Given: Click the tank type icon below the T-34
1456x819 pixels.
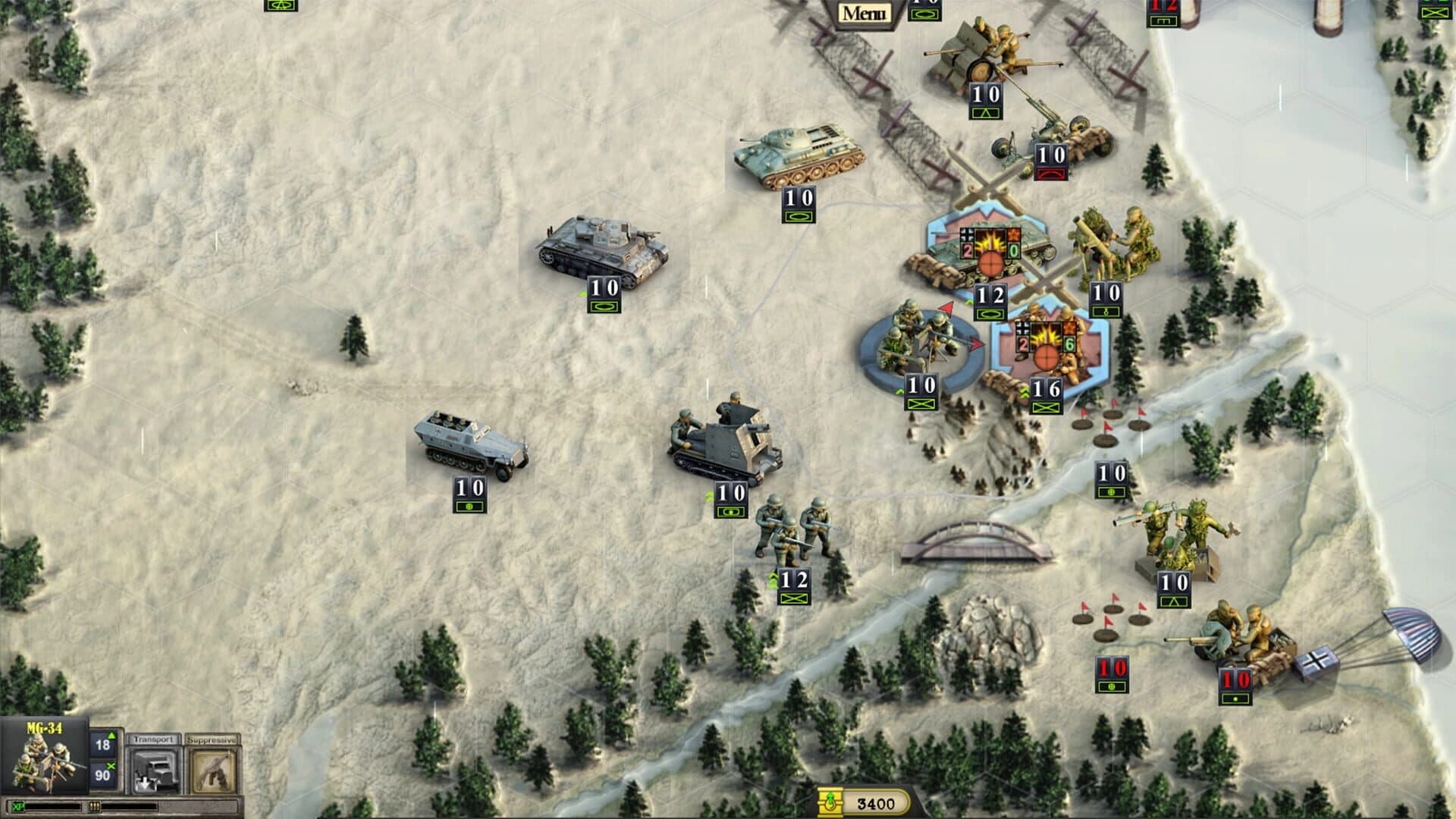Looking at the screenshot, I should point(798,217).
